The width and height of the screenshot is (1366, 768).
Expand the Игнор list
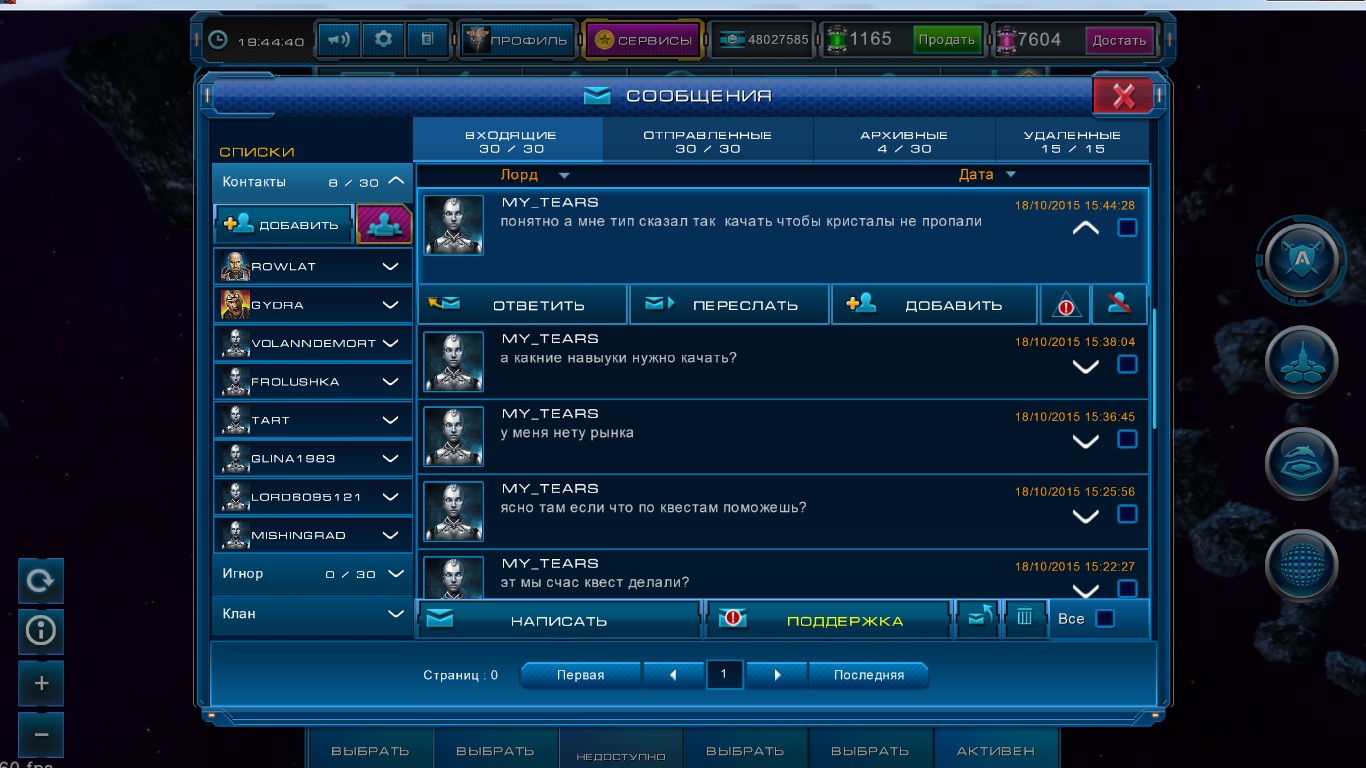click(396, 574)
